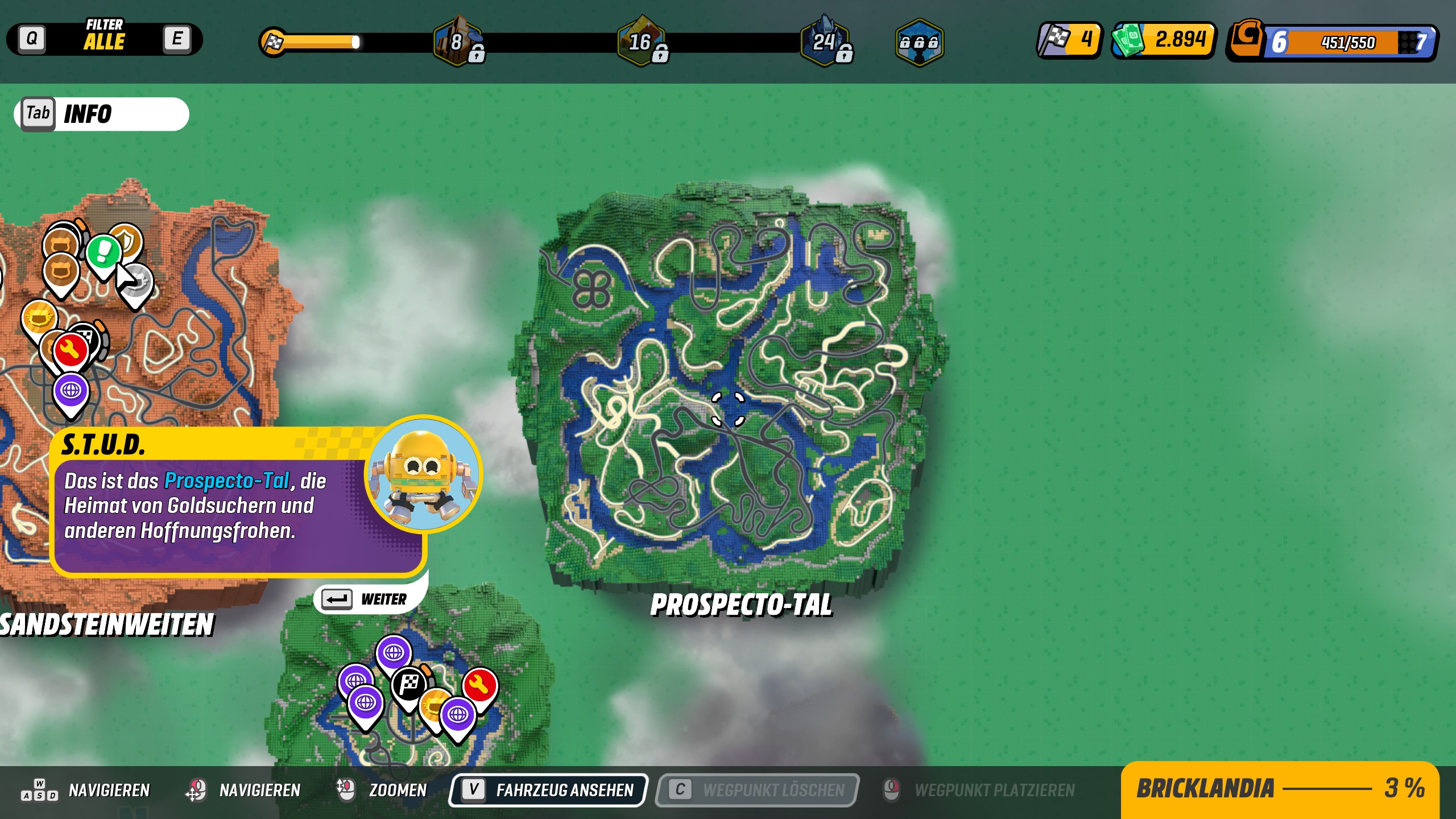Choose Wegpunkt platzieren option
The height and width of the screenshot is (819, 1456).
tap(979, 790)
